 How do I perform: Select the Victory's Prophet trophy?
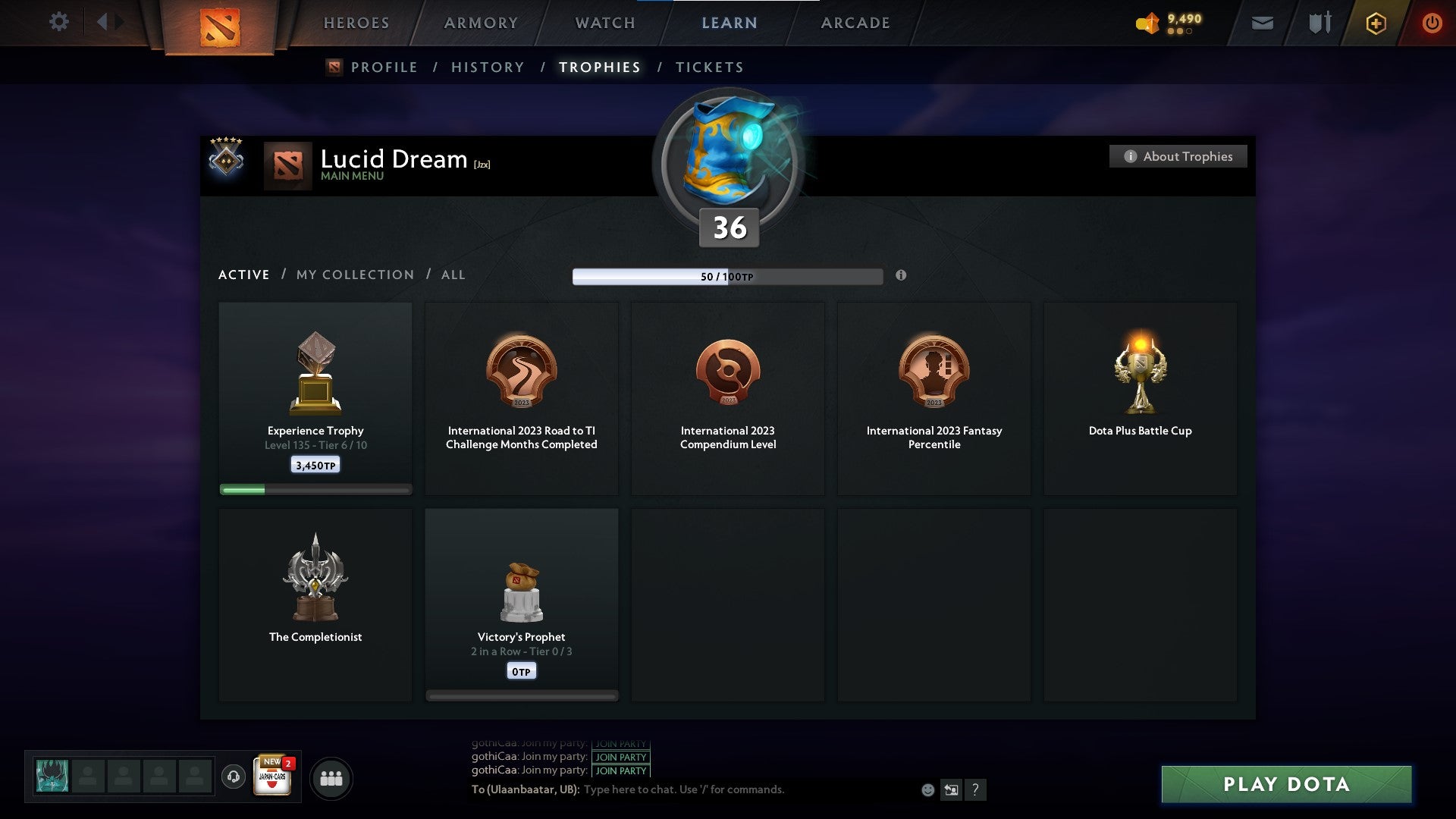tap(522, 603)
